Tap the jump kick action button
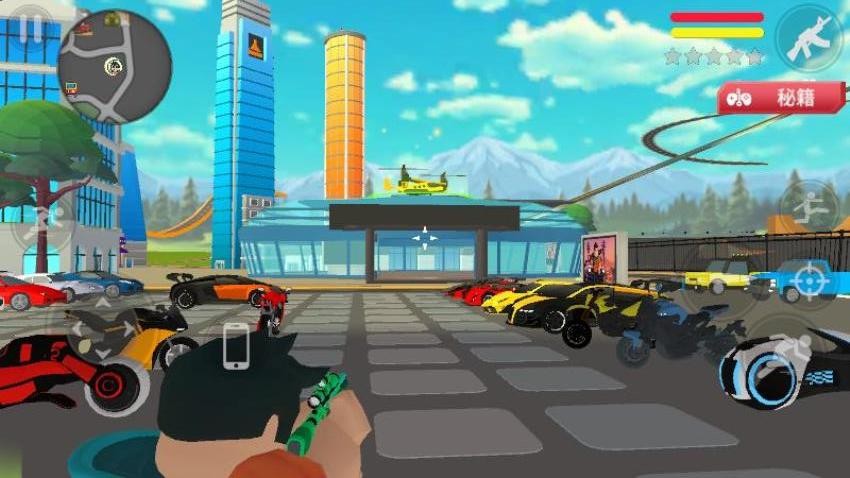 pyautogui.click(x=808, y=208)
